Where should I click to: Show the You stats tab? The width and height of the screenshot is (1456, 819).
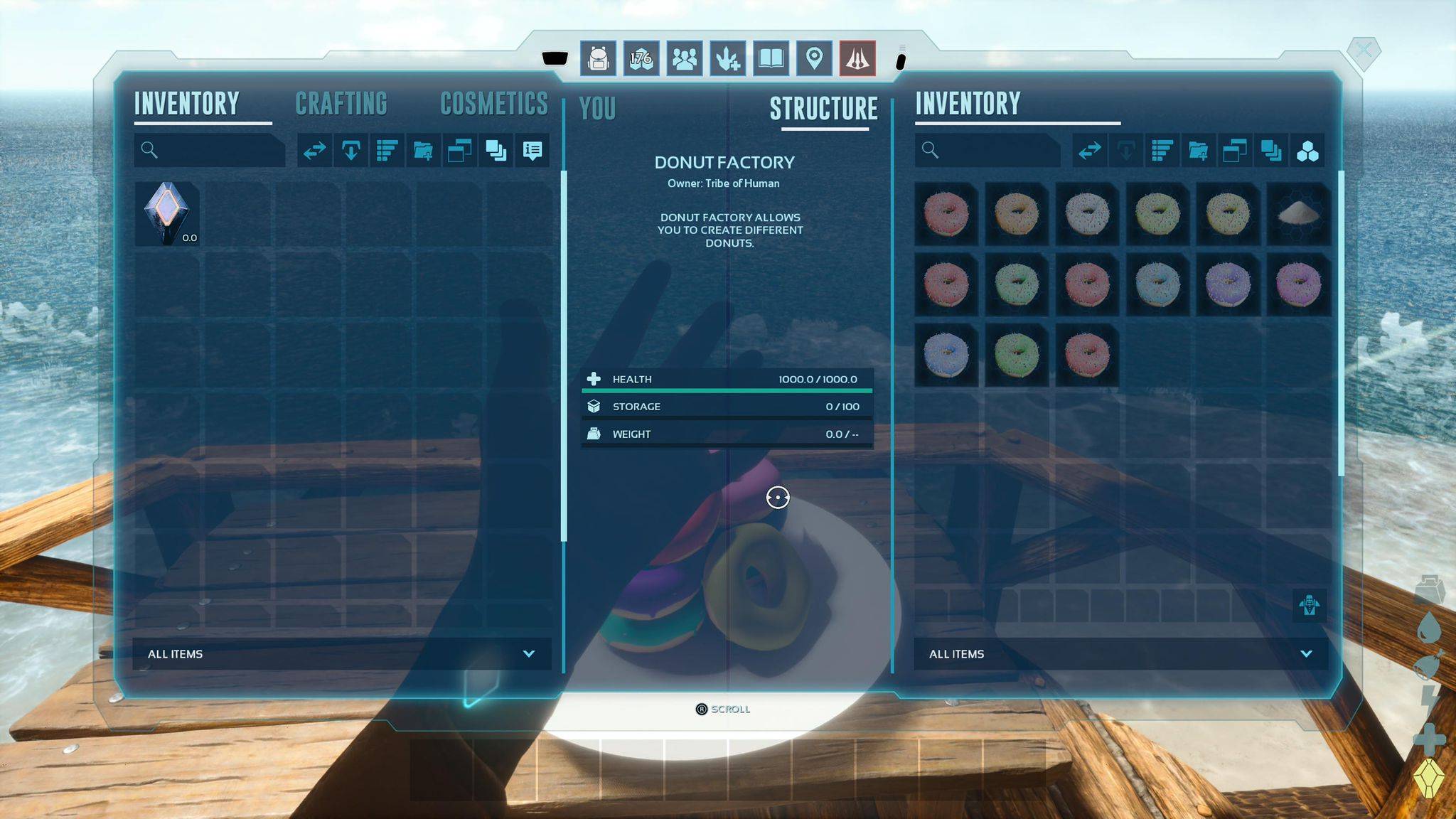[597, 109]
